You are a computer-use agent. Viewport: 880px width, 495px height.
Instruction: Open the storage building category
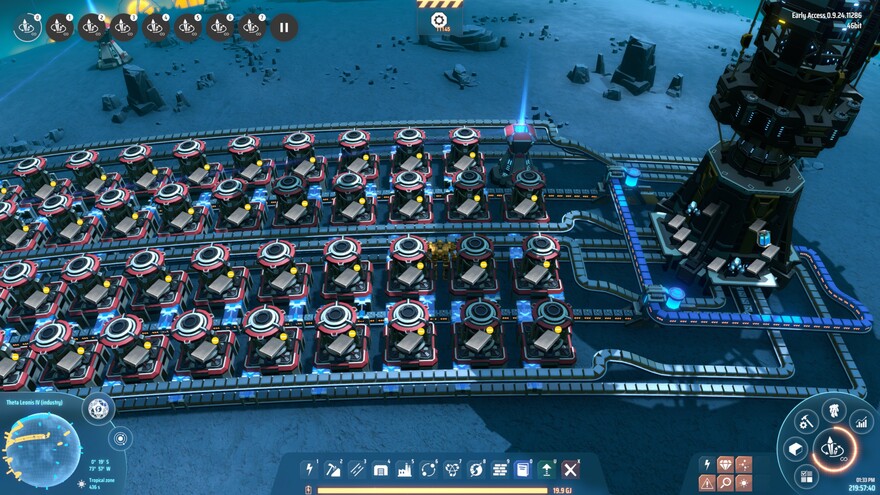pos(381,469)
